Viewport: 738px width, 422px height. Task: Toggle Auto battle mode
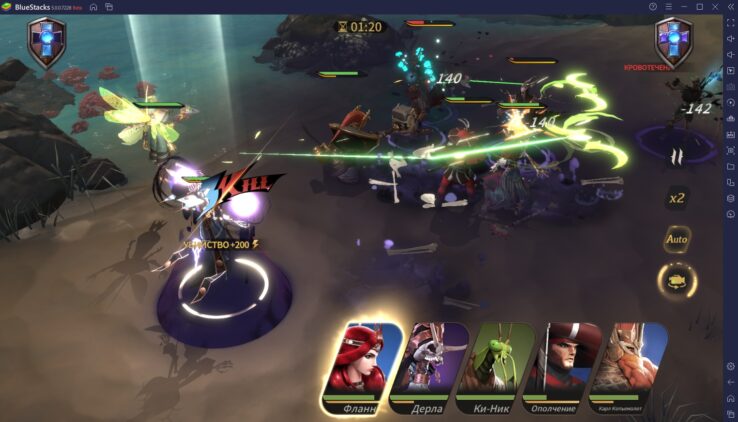[677, 240]
